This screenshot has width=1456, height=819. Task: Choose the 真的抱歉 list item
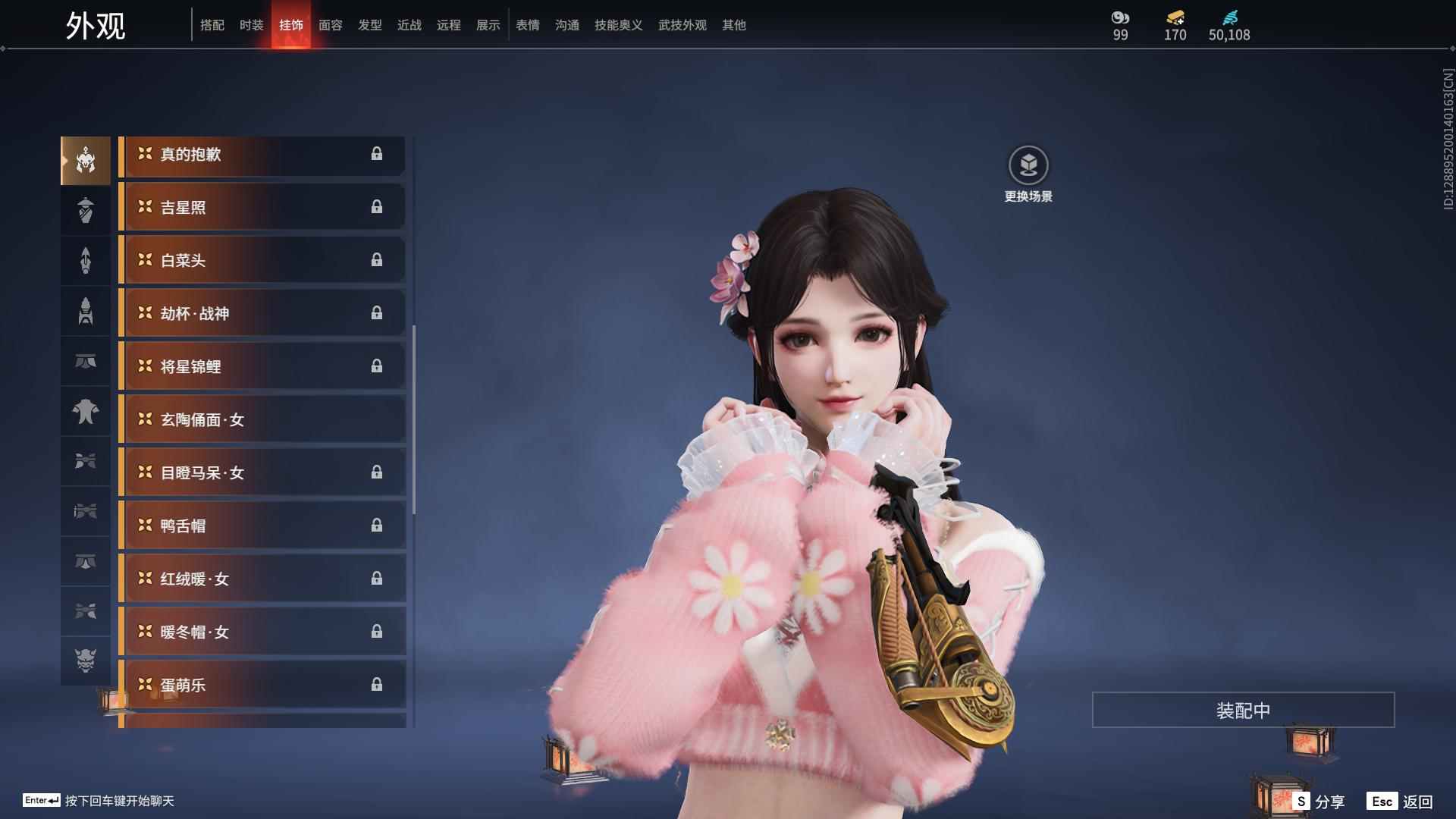(x=262, y=155)
